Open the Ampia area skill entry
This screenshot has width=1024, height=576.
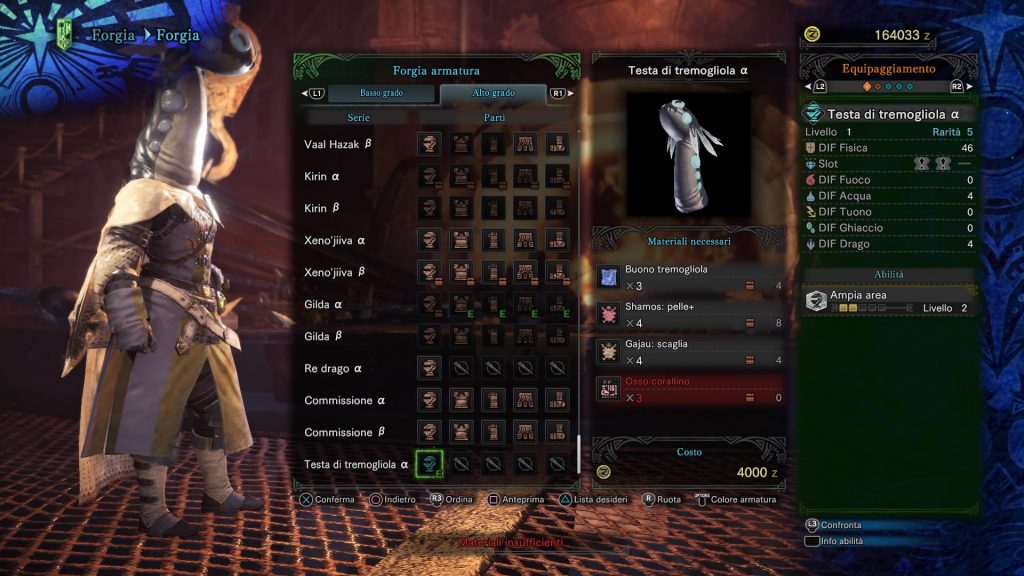coord(889,301)
